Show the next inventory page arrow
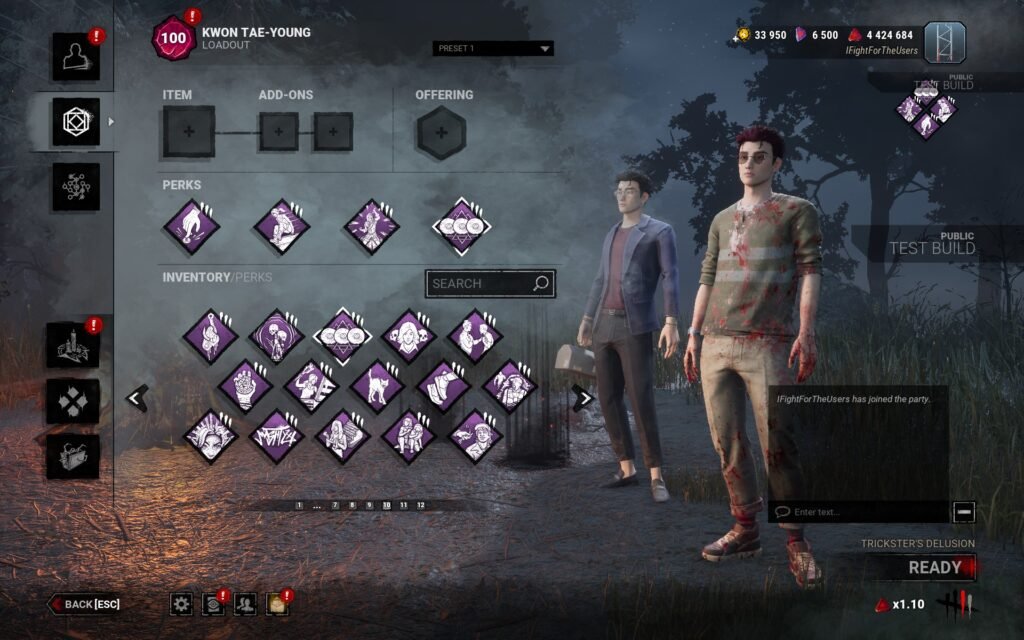This screenshot has height=640, width=1024. coord(582,398)
